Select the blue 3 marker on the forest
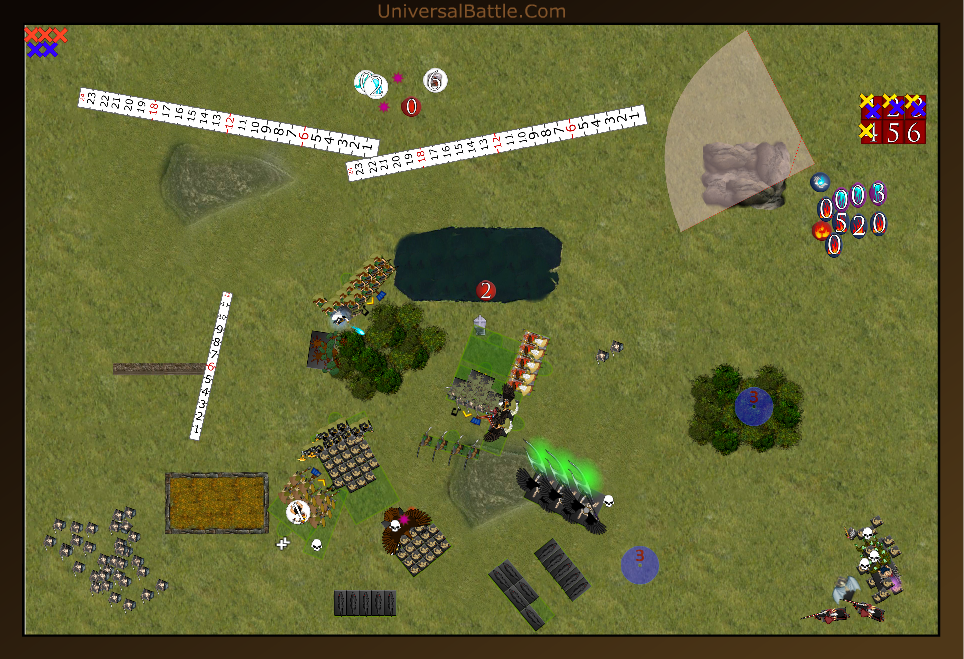Screen dimensions: 964x659 753,405
